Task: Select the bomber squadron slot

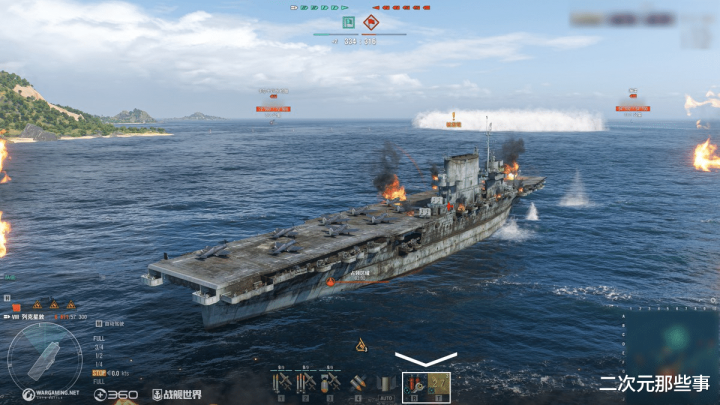Action: [x=331, y=382]
